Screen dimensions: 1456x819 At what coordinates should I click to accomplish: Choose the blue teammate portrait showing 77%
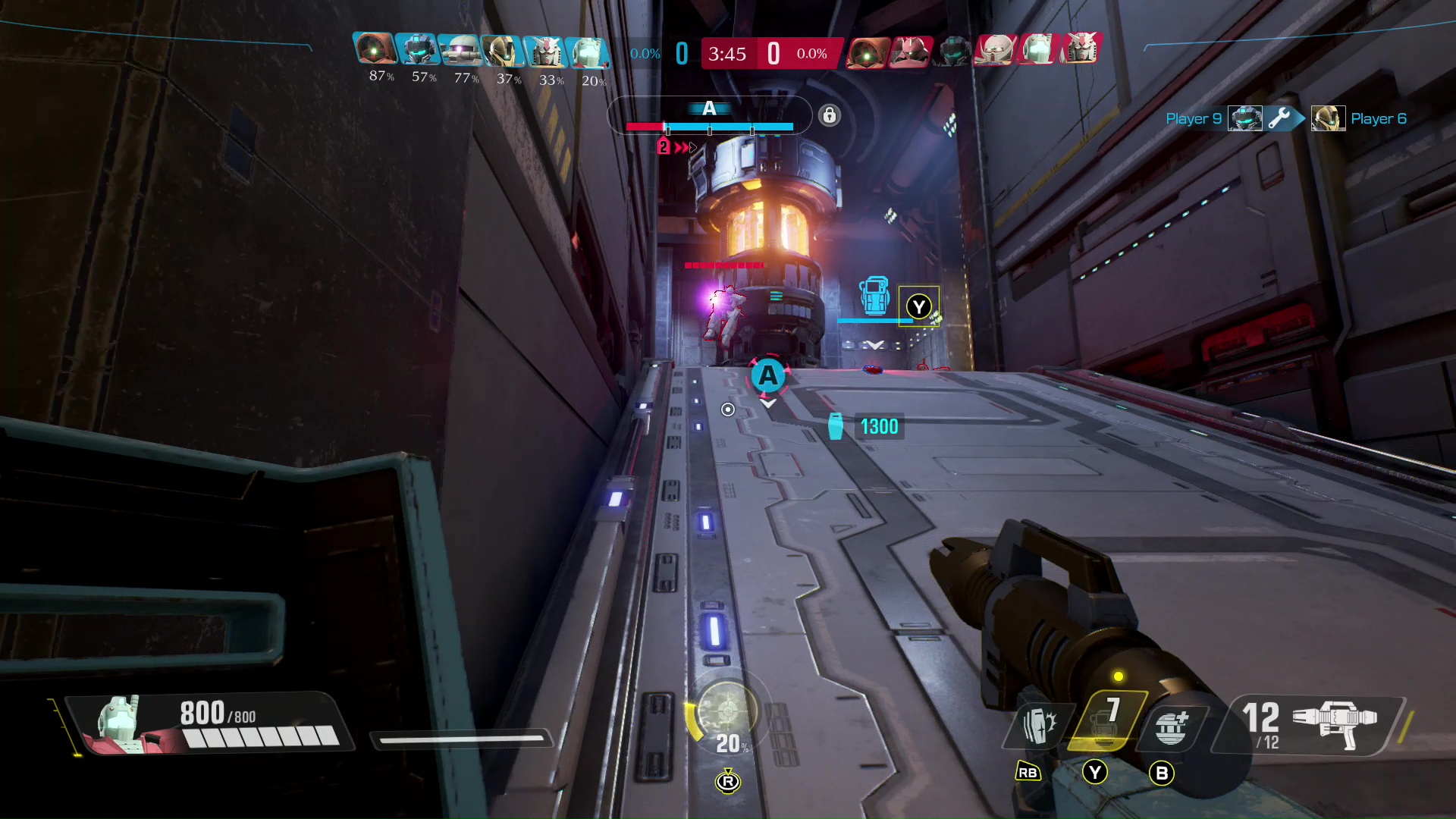point(460,50)
